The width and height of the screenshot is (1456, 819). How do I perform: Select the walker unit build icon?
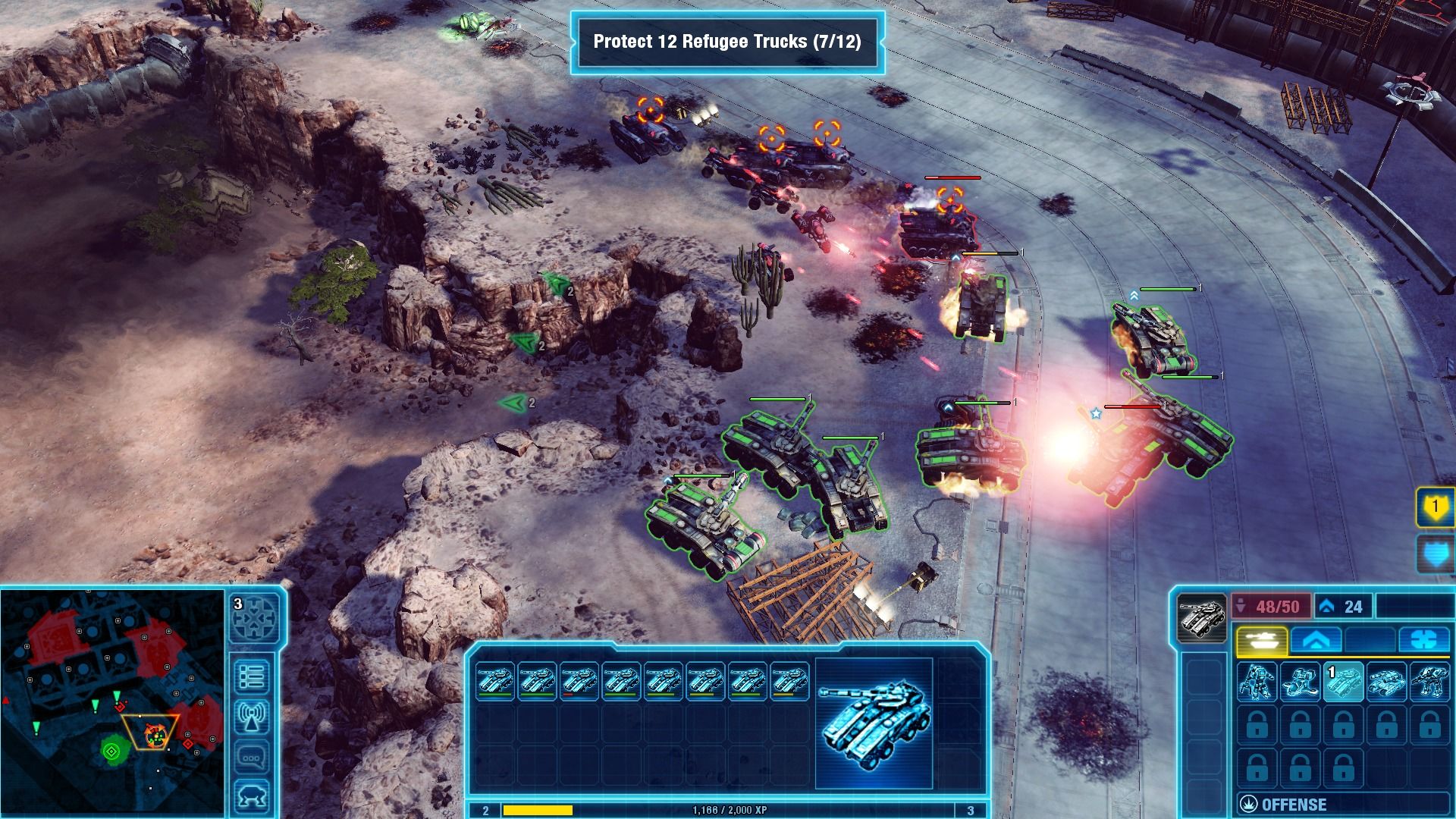(x=1430, y=682)
